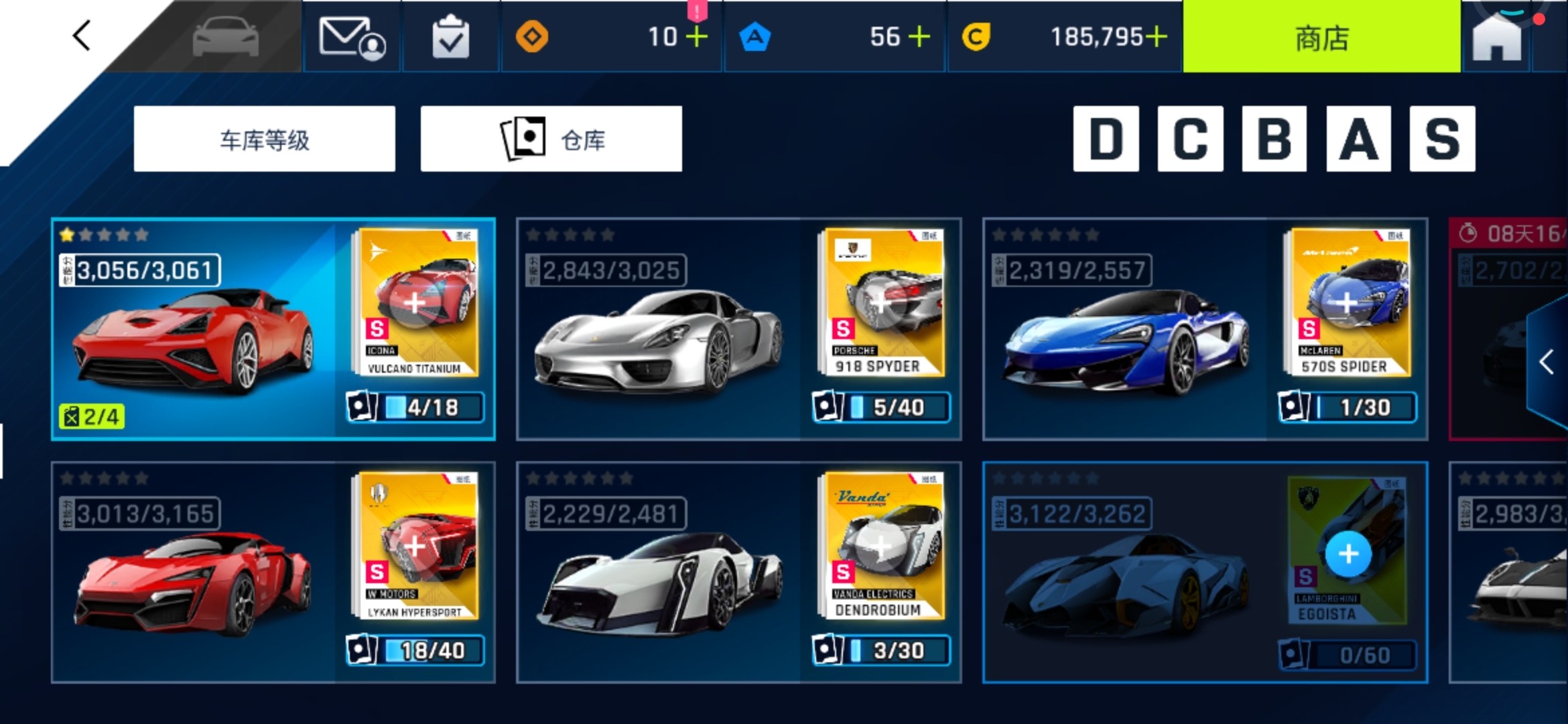Filter cars by class B
Screen dimensions: 1568x724
click(x=1274, y=139)
